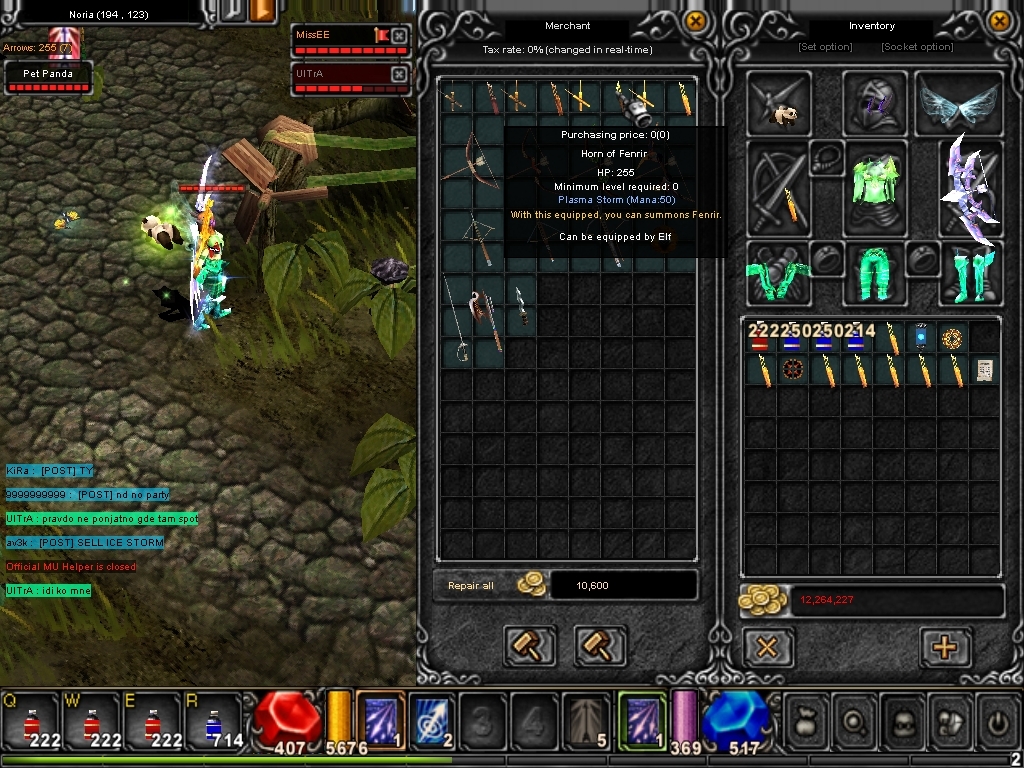Select the equipped helmet slot

[875, 103]
